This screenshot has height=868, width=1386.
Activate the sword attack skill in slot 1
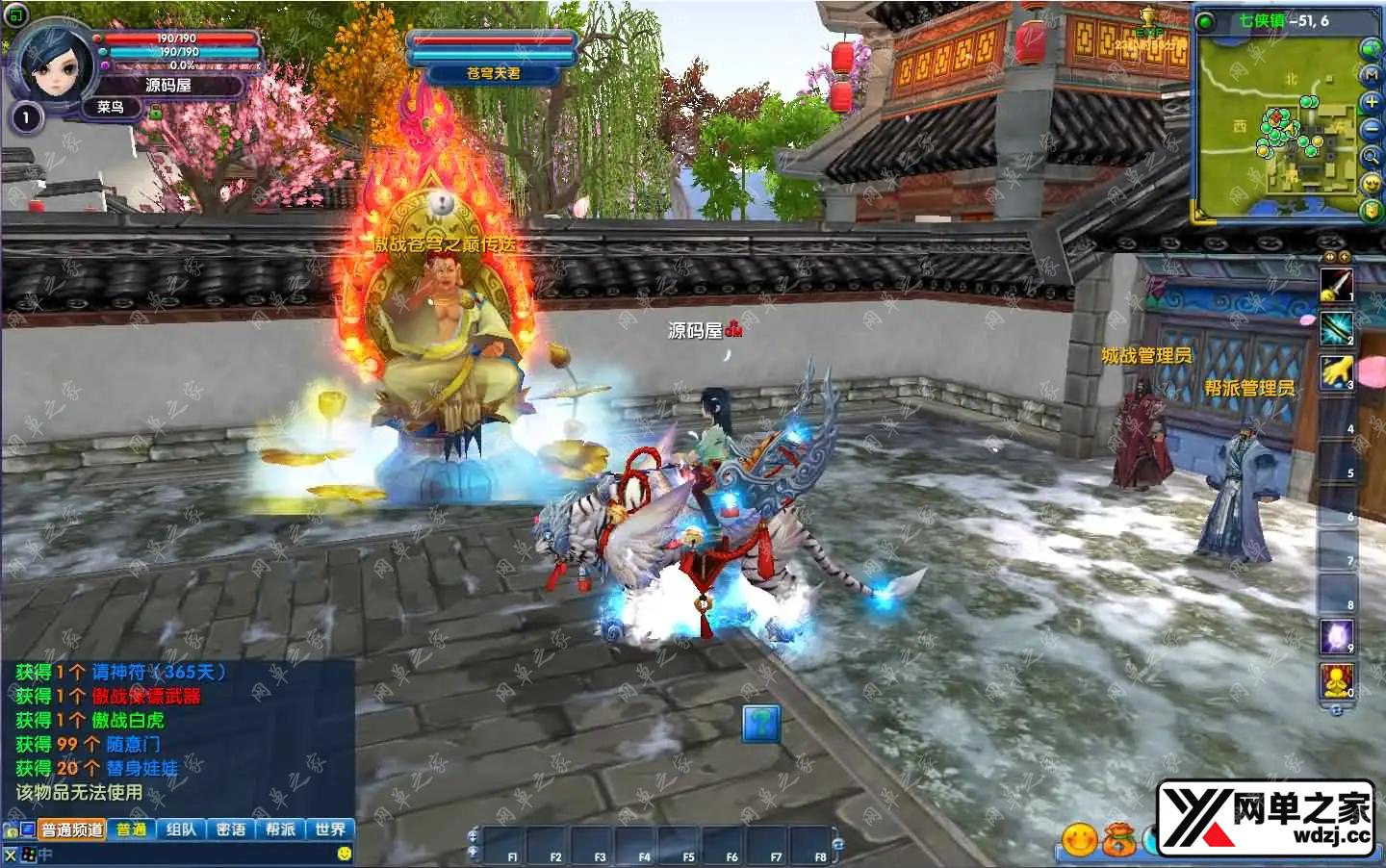pyautogui.click(x=1336, y=284)
